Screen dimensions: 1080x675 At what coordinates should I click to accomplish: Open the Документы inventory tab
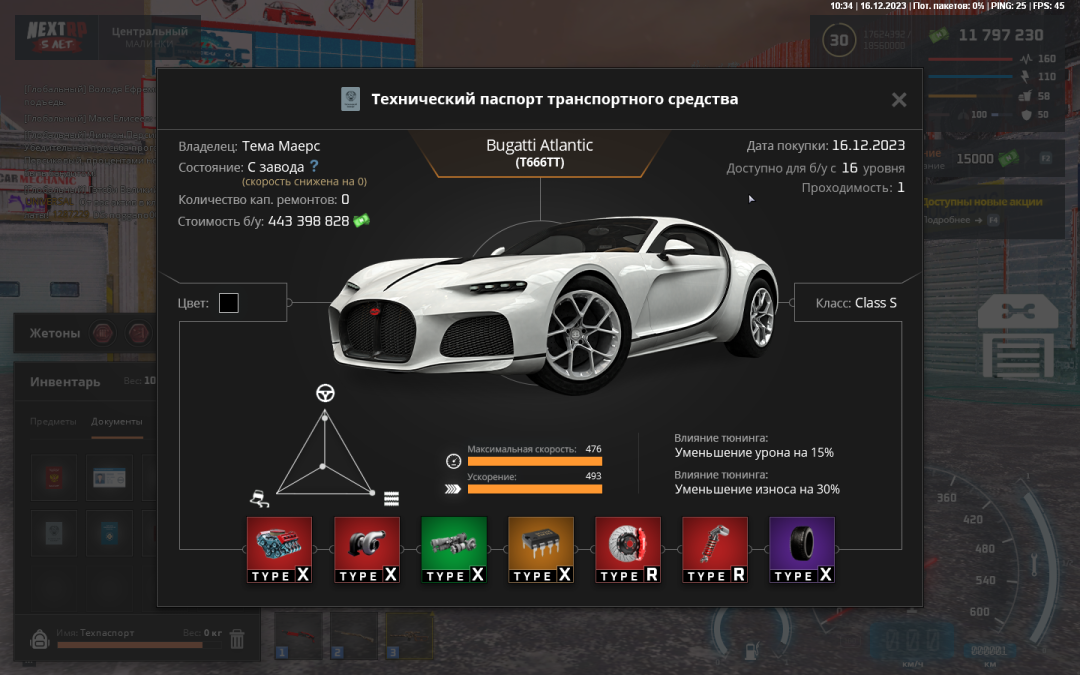tap(116, 422)
